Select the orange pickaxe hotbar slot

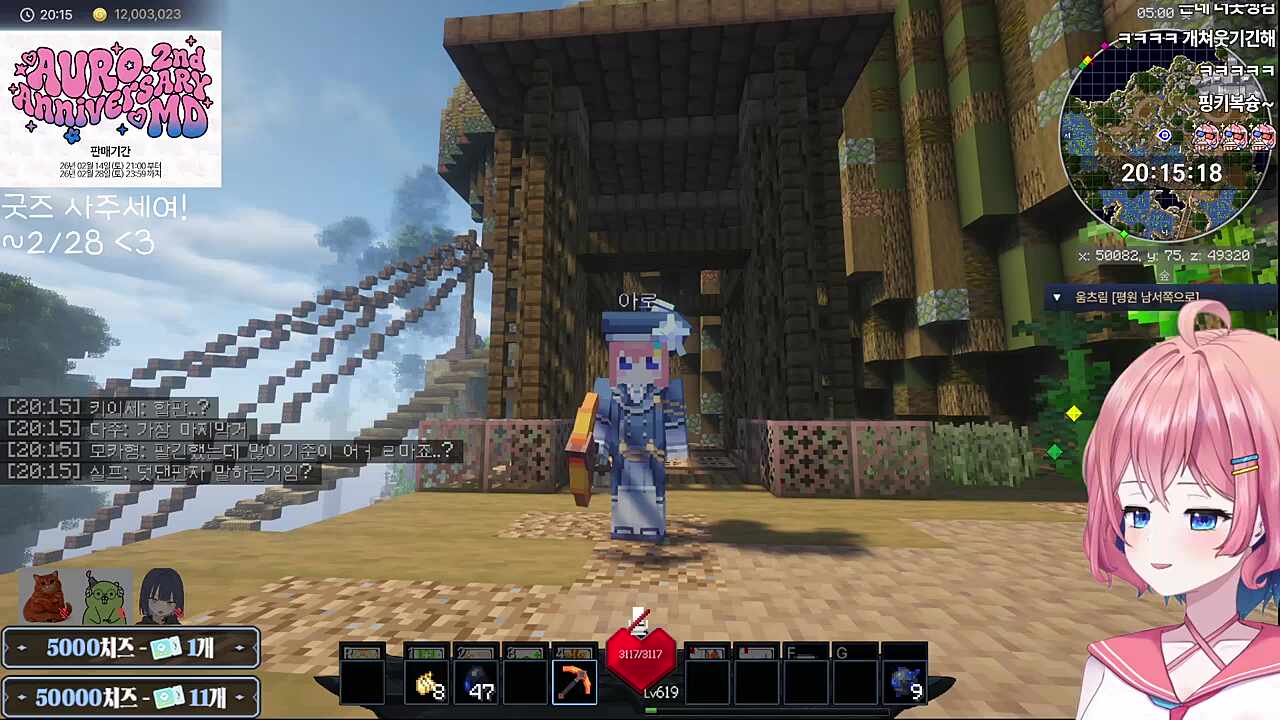pyautogui.click(x=574, y=681)
